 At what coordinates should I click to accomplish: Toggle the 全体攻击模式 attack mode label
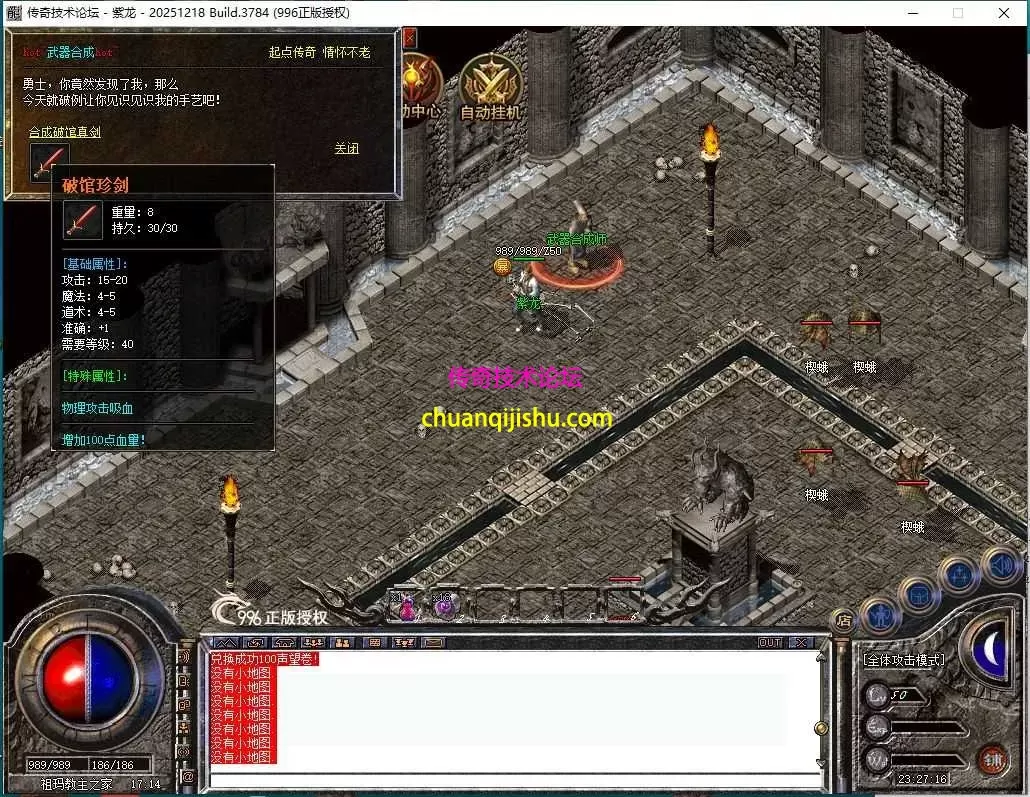pyautogui.click(x=903, y=660)
